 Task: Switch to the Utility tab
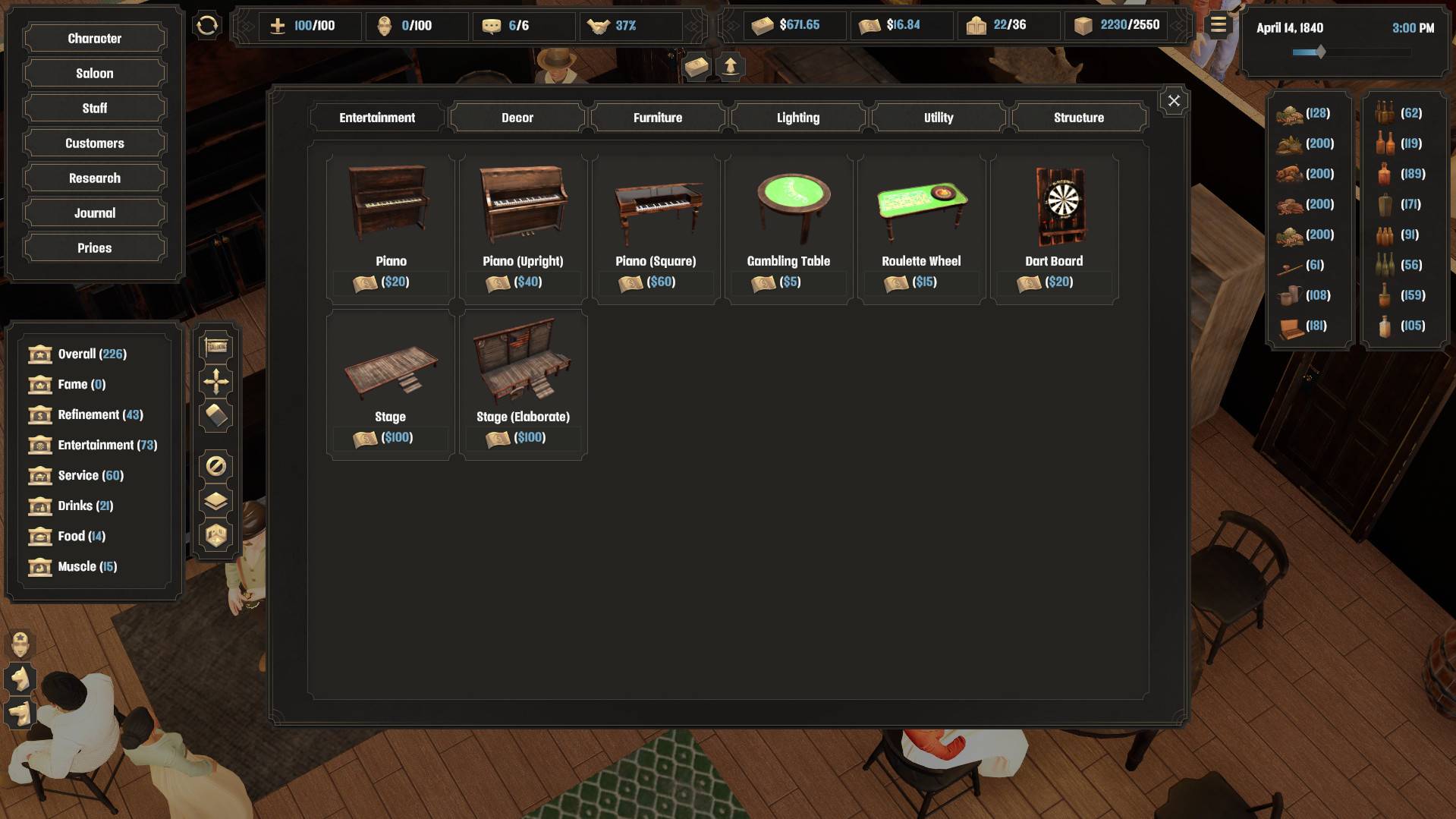[938, 118]
